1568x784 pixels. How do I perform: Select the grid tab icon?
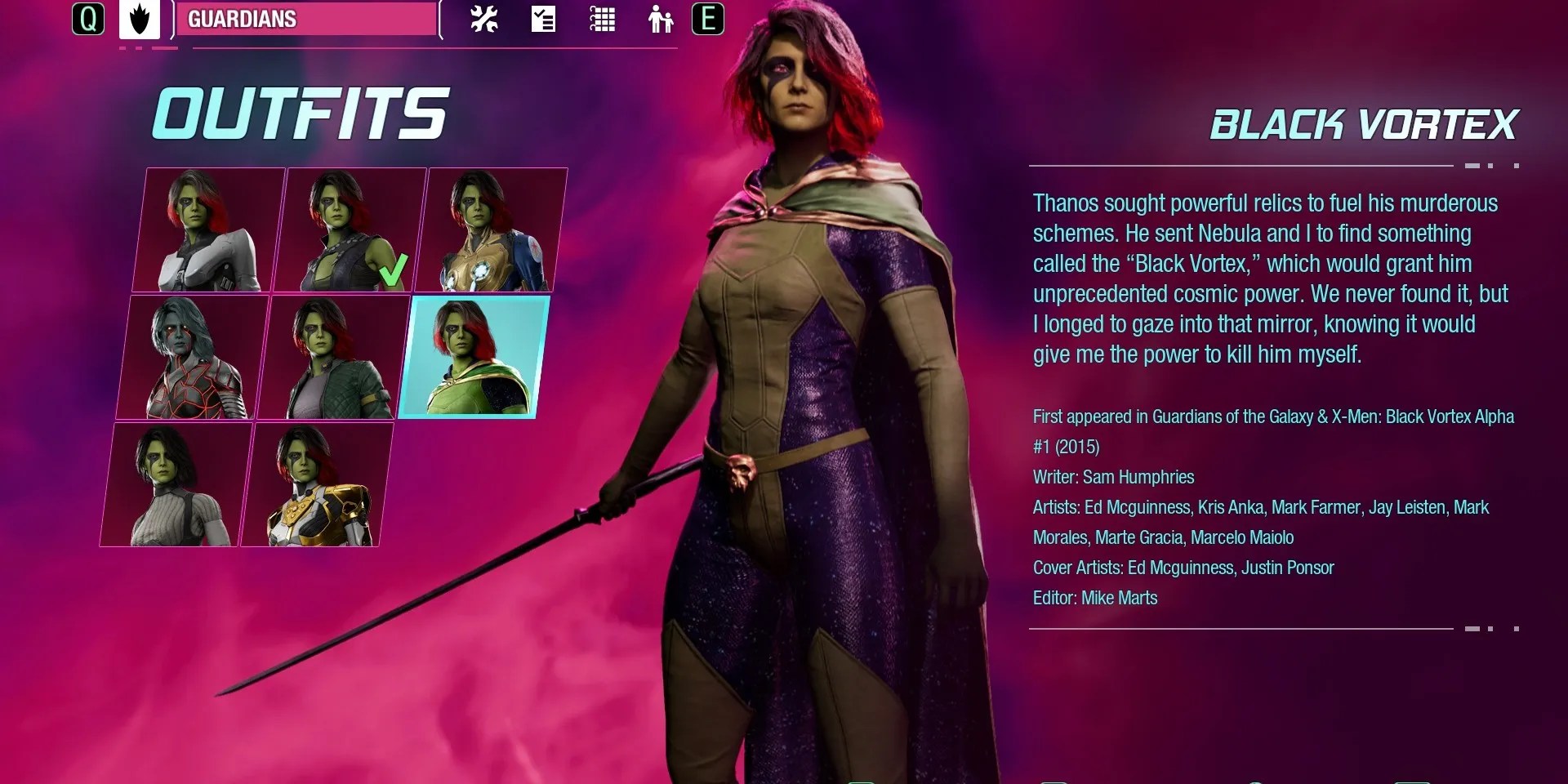(x=602, y=20)
